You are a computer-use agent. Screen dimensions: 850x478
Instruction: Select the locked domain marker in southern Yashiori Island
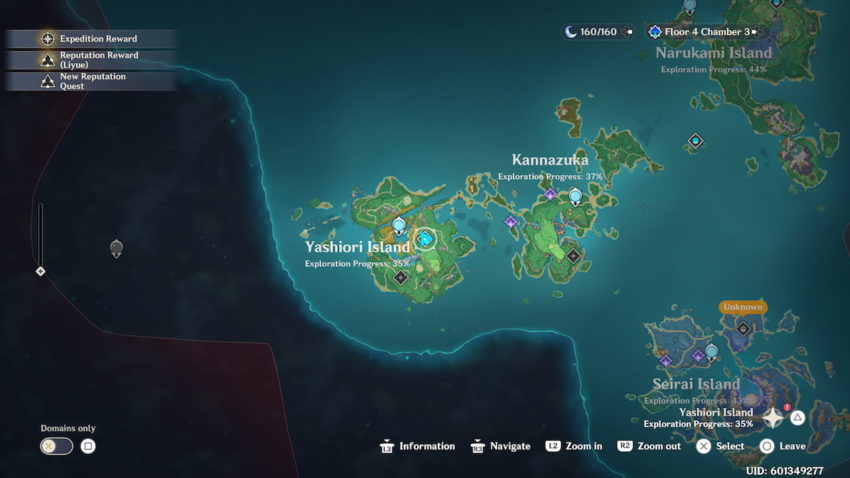tap(400, 278)
